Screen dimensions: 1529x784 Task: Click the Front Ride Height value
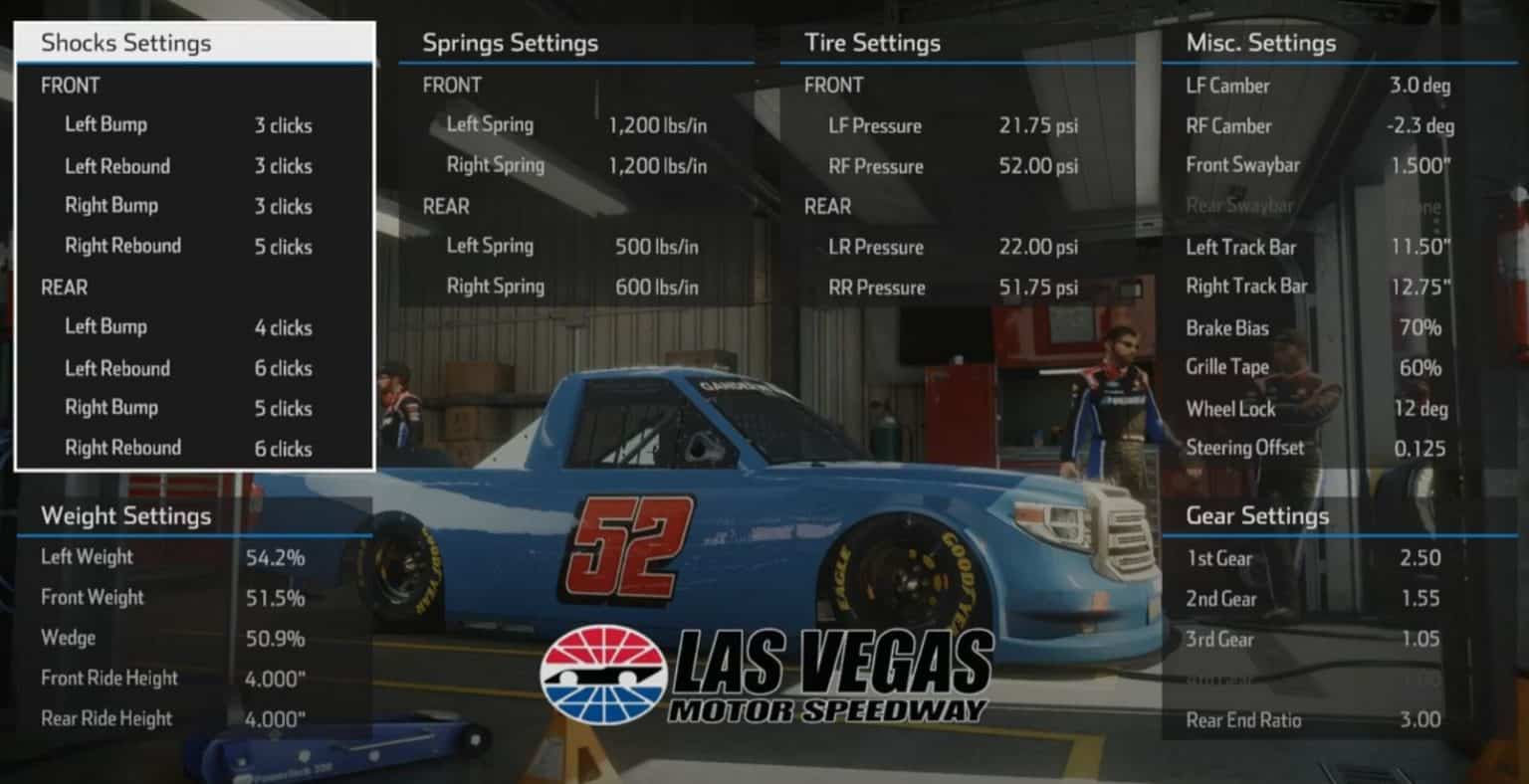280,678
